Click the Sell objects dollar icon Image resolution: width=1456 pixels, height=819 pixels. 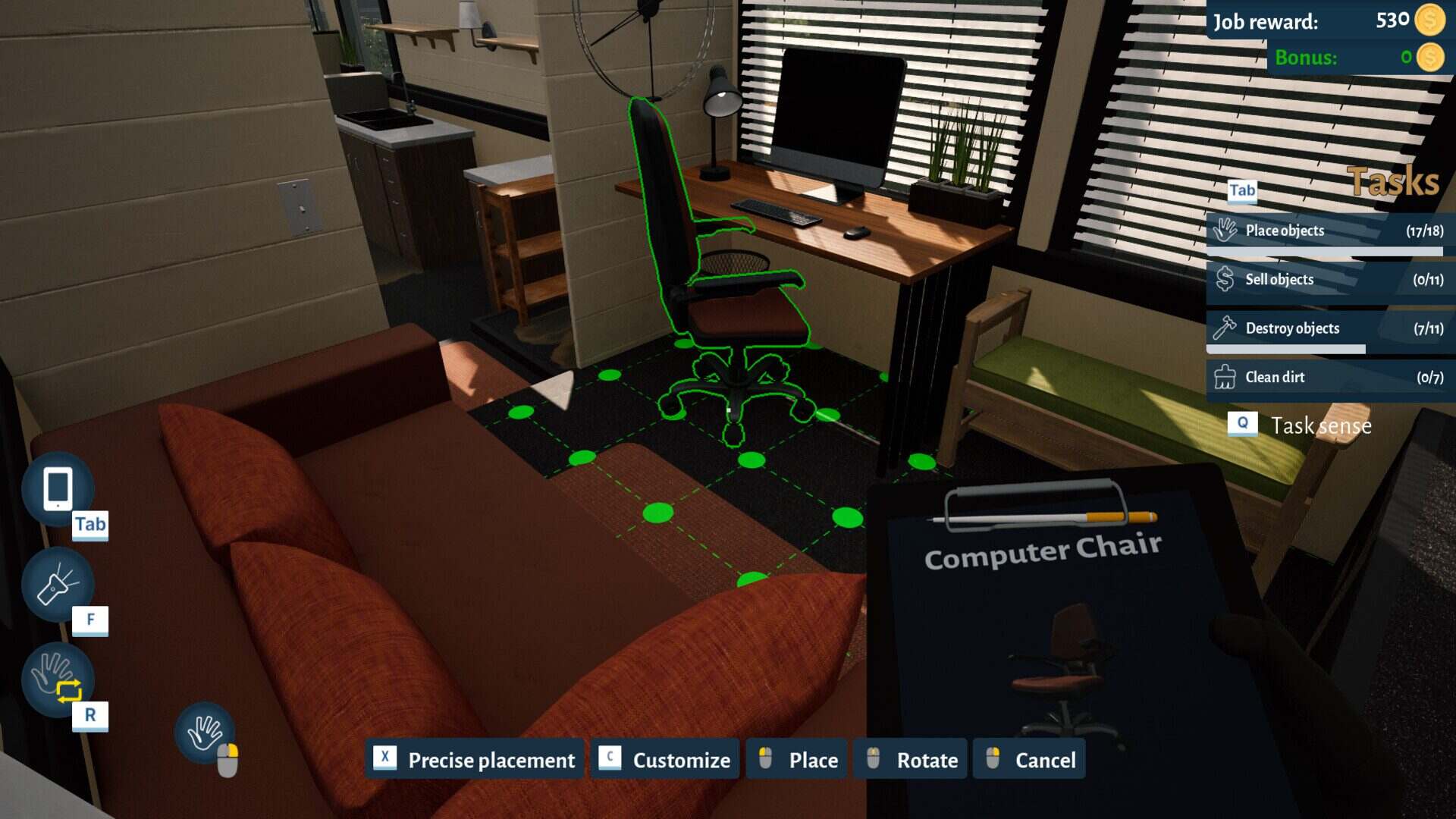tap(1226, 279)
